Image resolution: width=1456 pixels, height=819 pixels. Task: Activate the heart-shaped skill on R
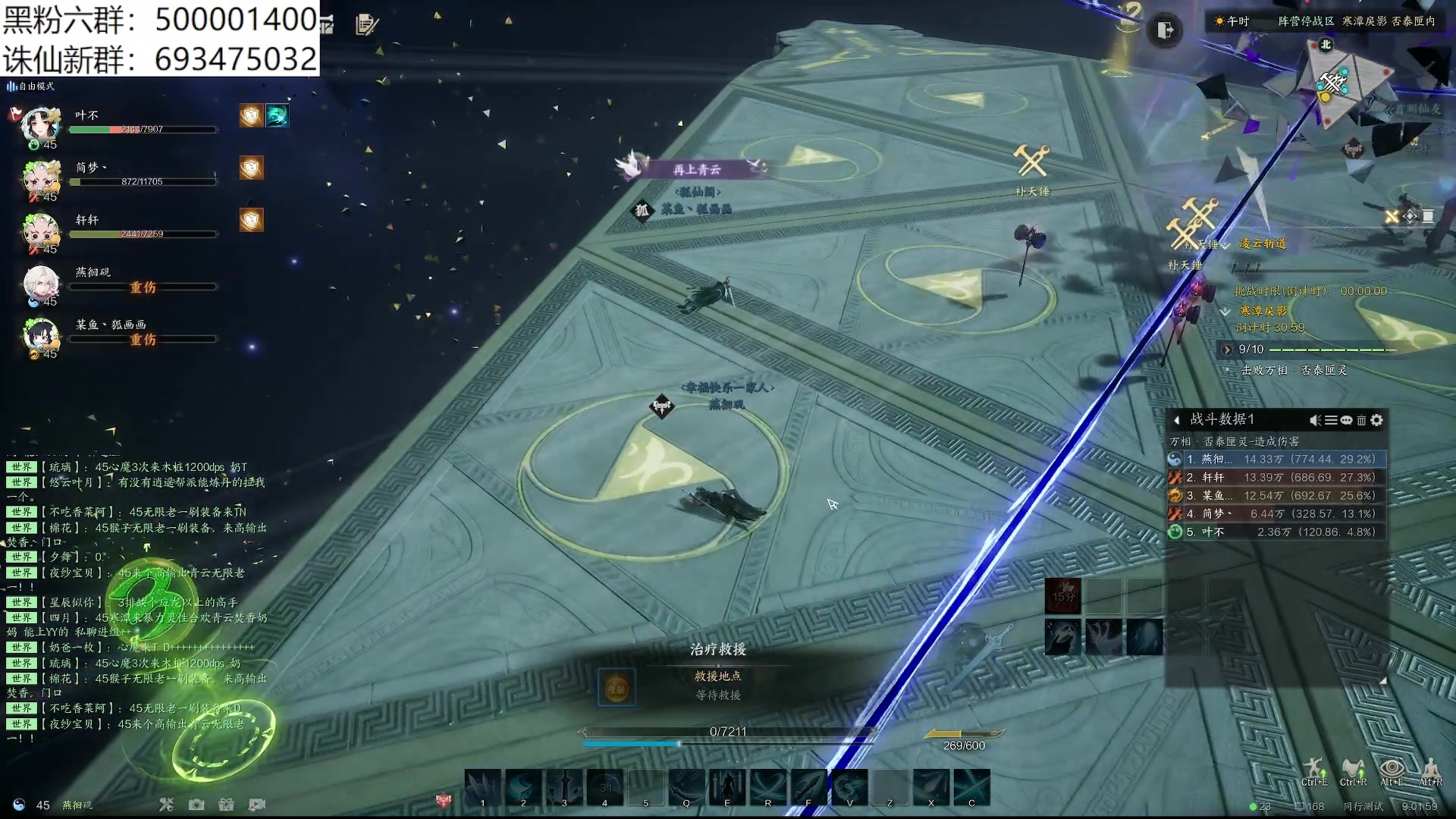coord(767,786)
